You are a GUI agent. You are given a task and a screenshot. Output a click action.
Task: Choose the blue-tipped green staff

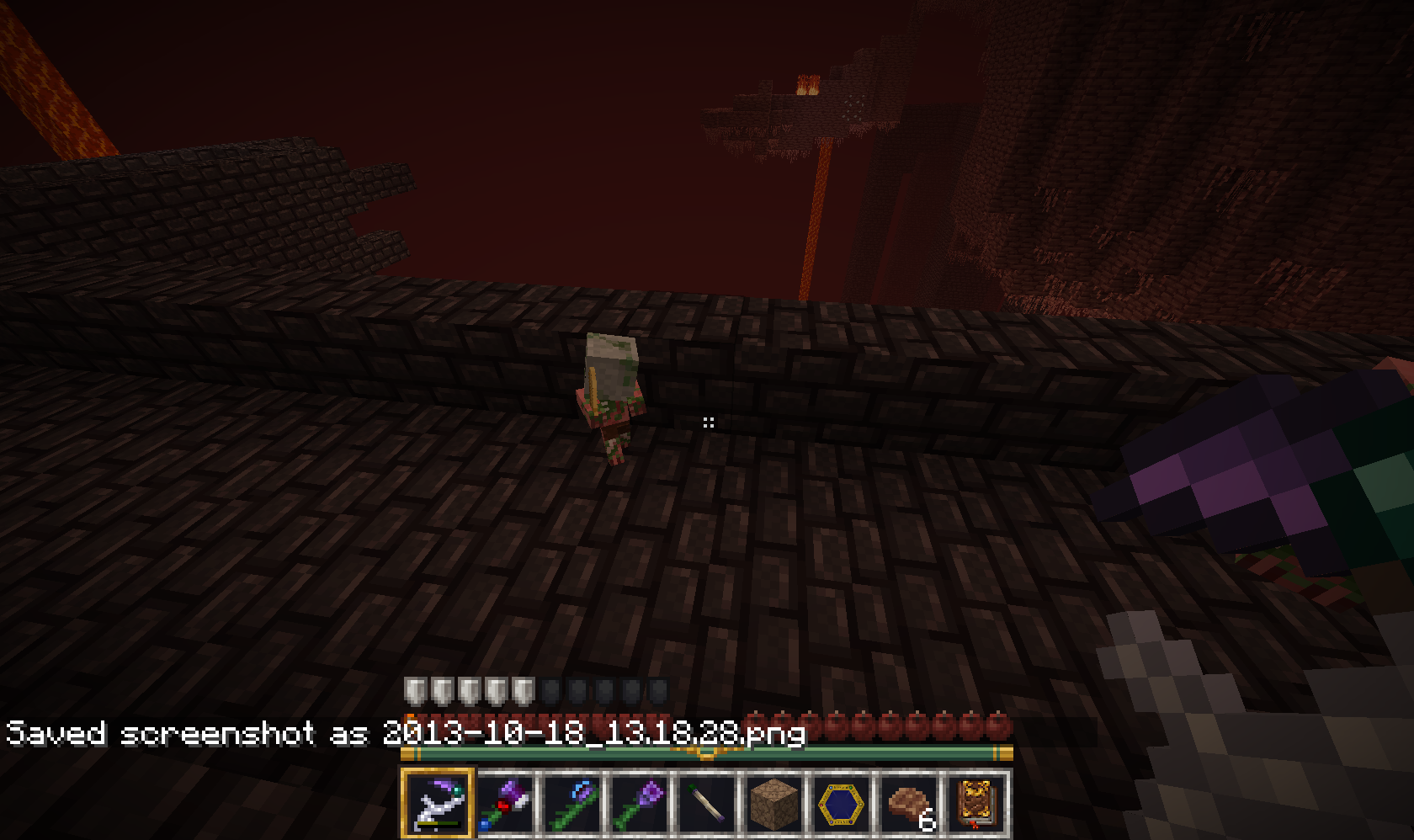point(572,802)
